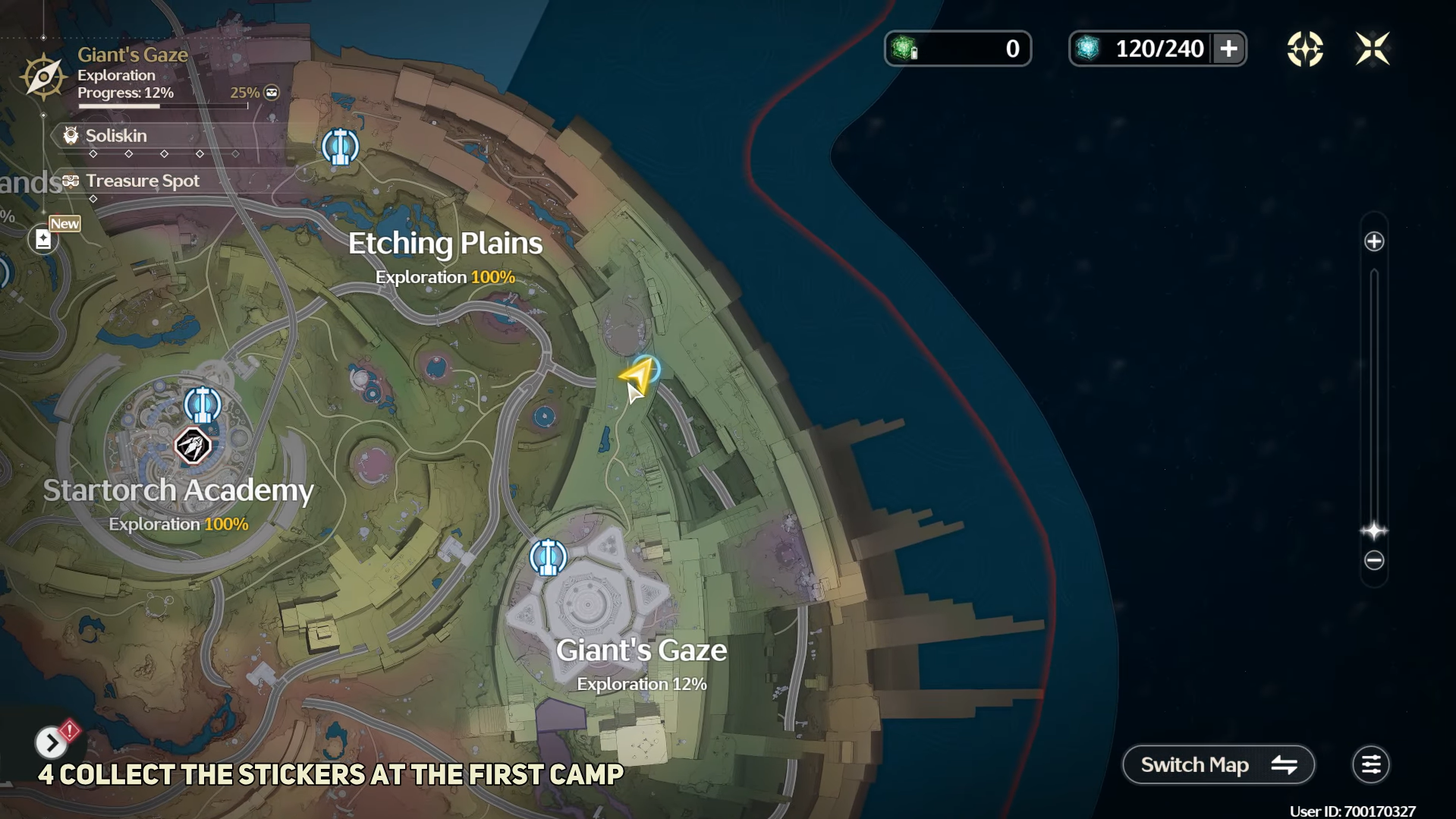The height and width of the screenshot is (819, 1456).
Task: Click the crosshair locate-player icon
Action: [1305, 49]
